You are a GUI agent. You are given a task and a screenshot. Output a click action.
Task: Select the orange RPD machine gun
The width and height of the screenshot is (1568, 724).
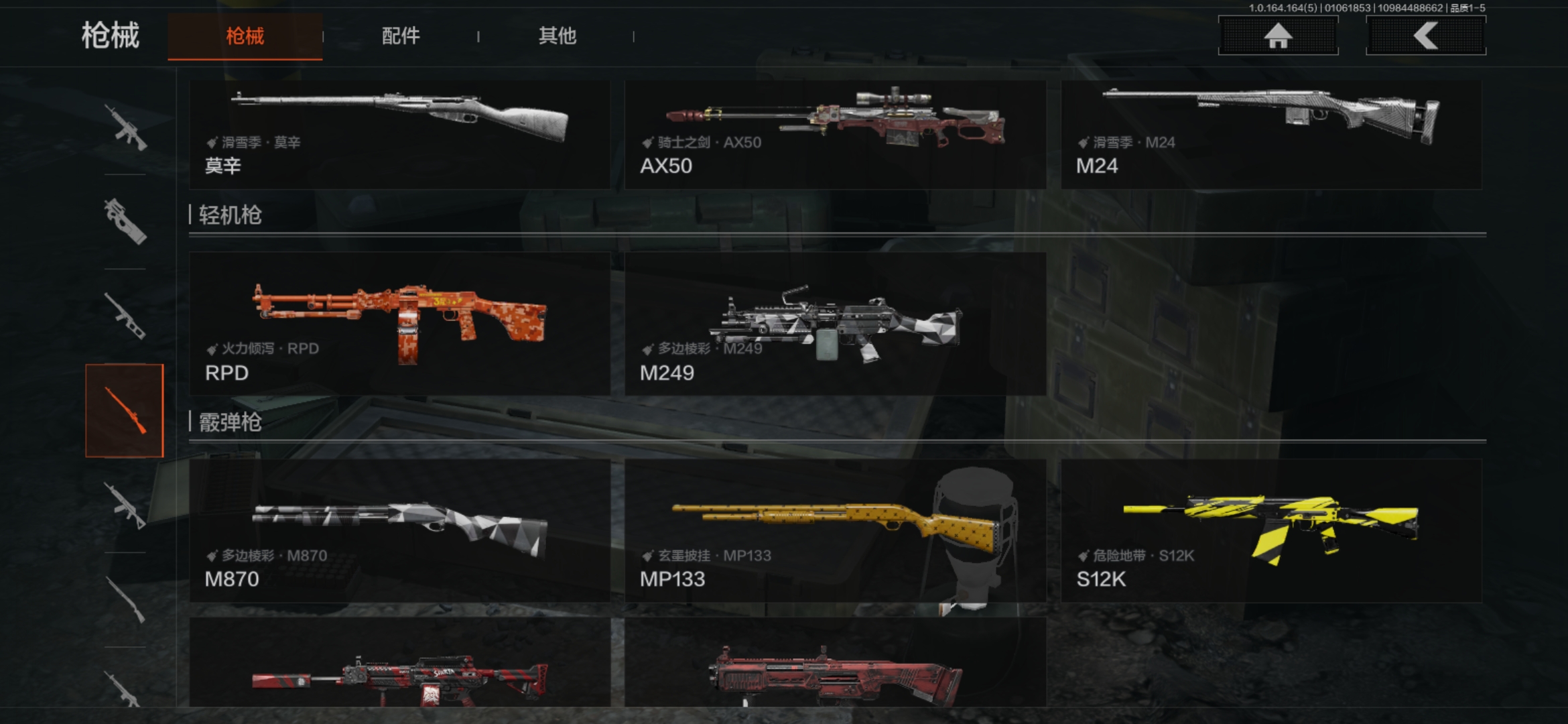pos(399,324)
